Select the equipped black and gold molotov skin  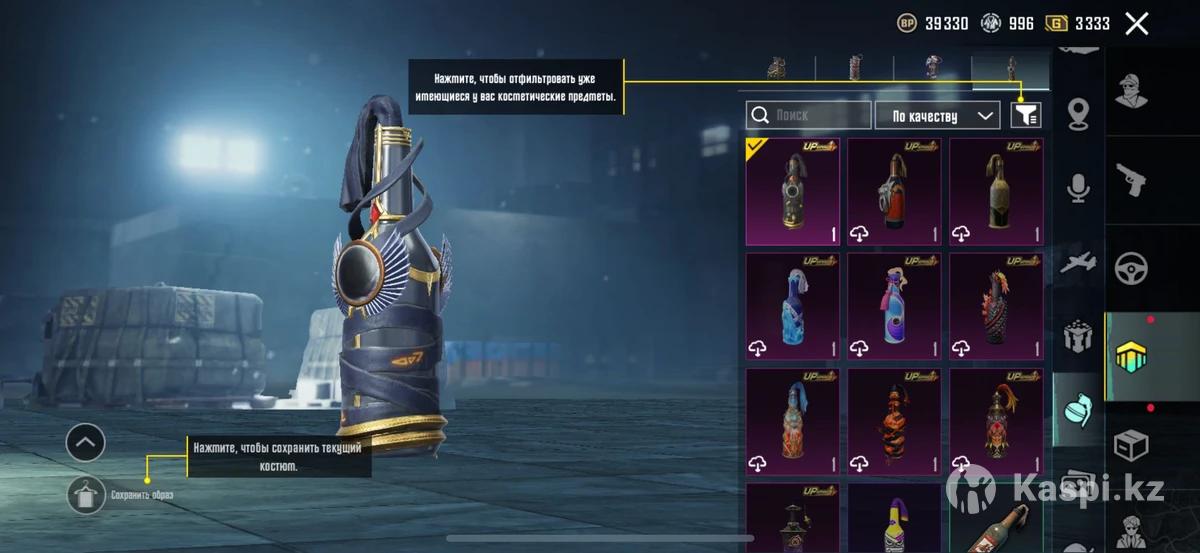794,191
